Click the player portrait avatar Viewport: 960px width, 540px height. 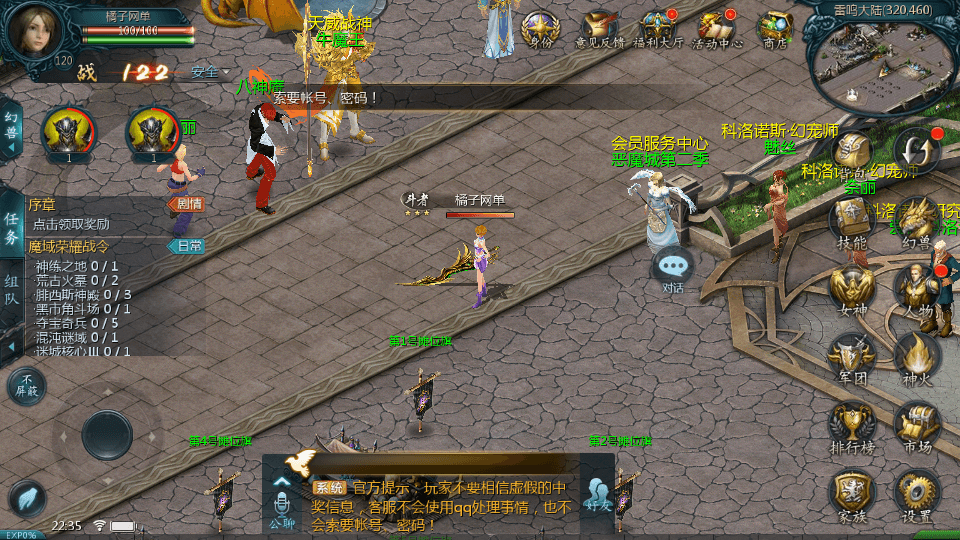click(34, 30)
